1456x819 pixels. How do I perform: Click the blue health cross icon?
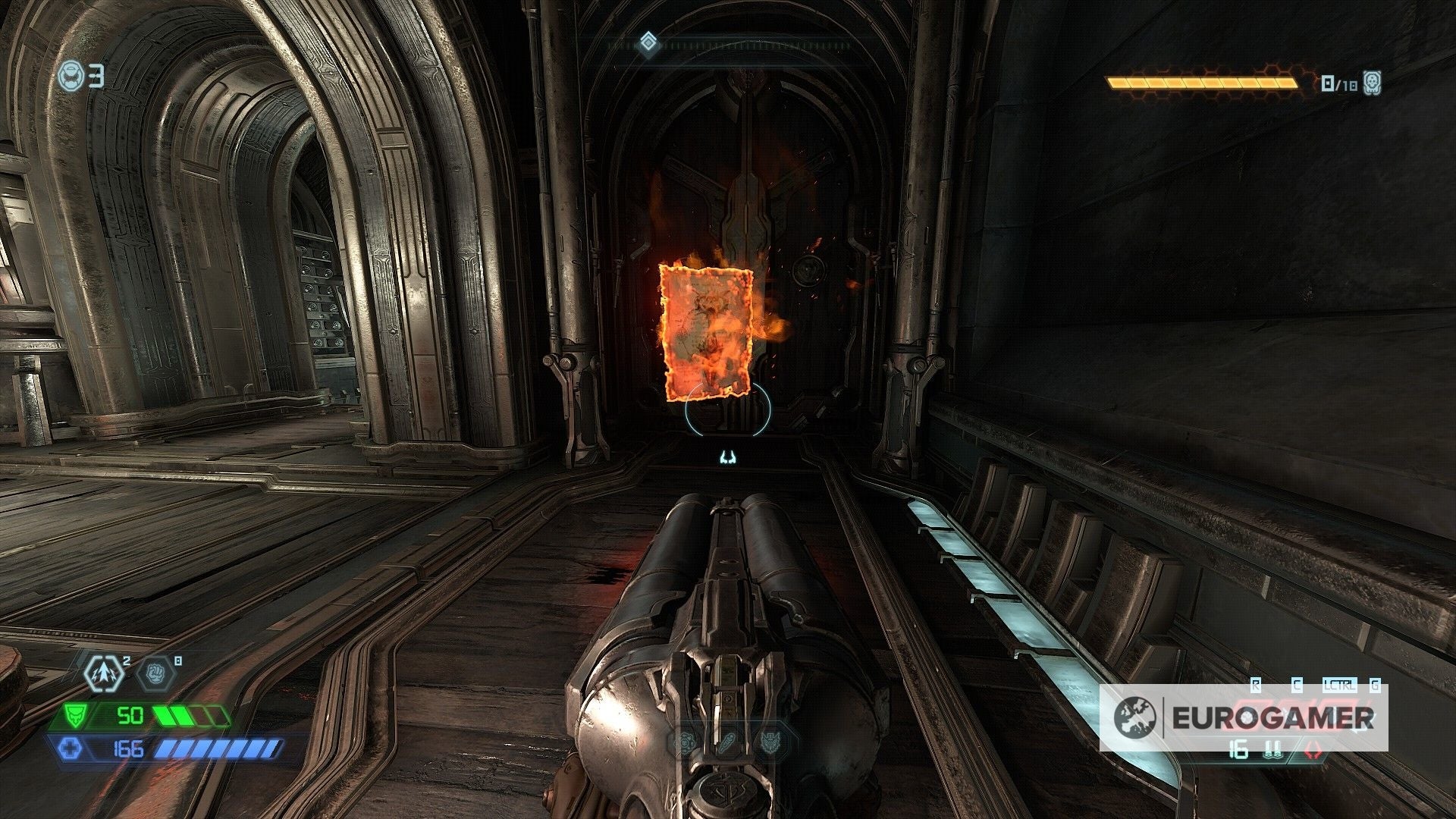pos(73,749)
